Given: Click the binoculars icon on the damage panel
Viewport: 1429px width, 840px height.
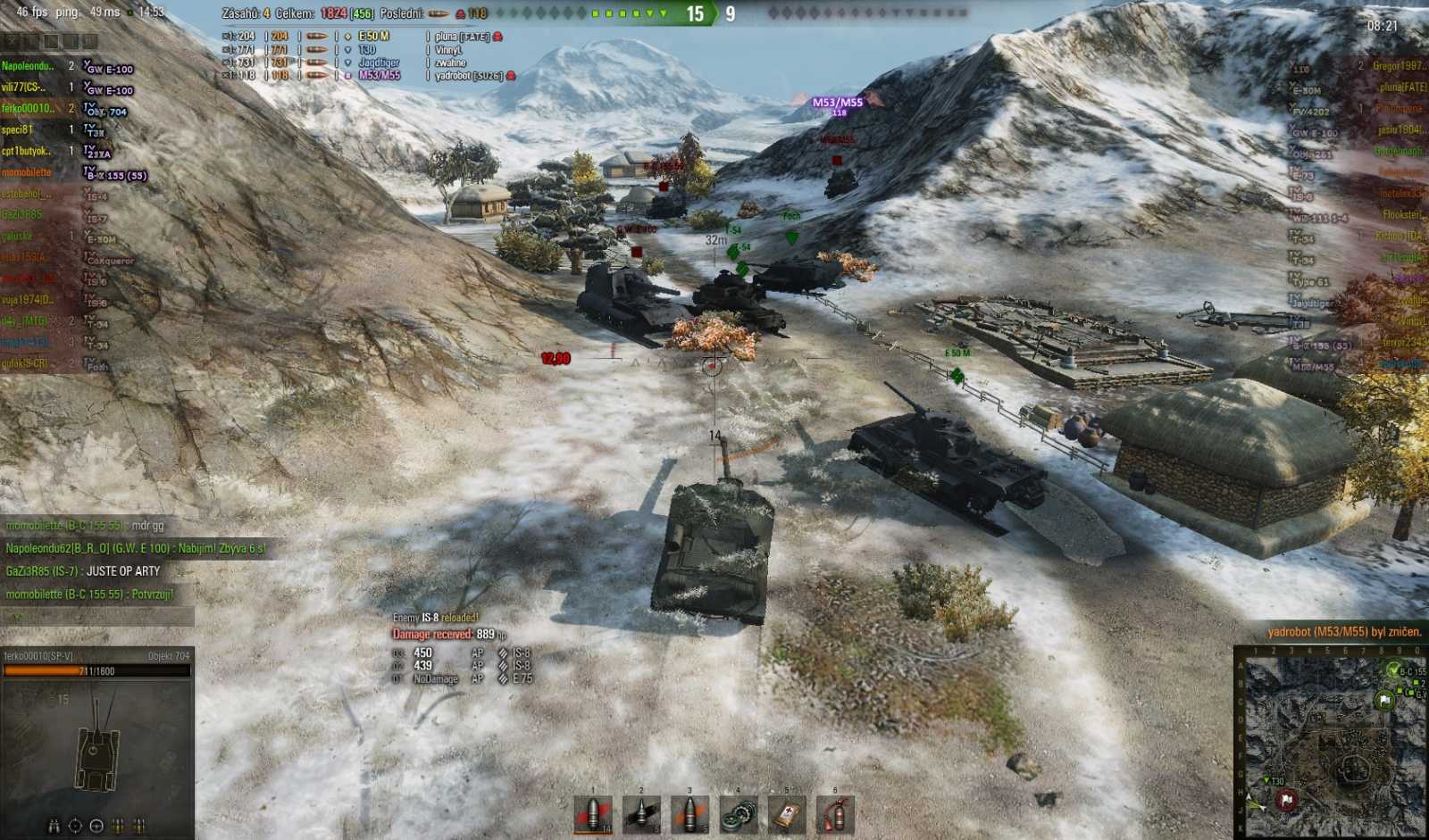Looking at the screenshot, I should coord(54,825).
